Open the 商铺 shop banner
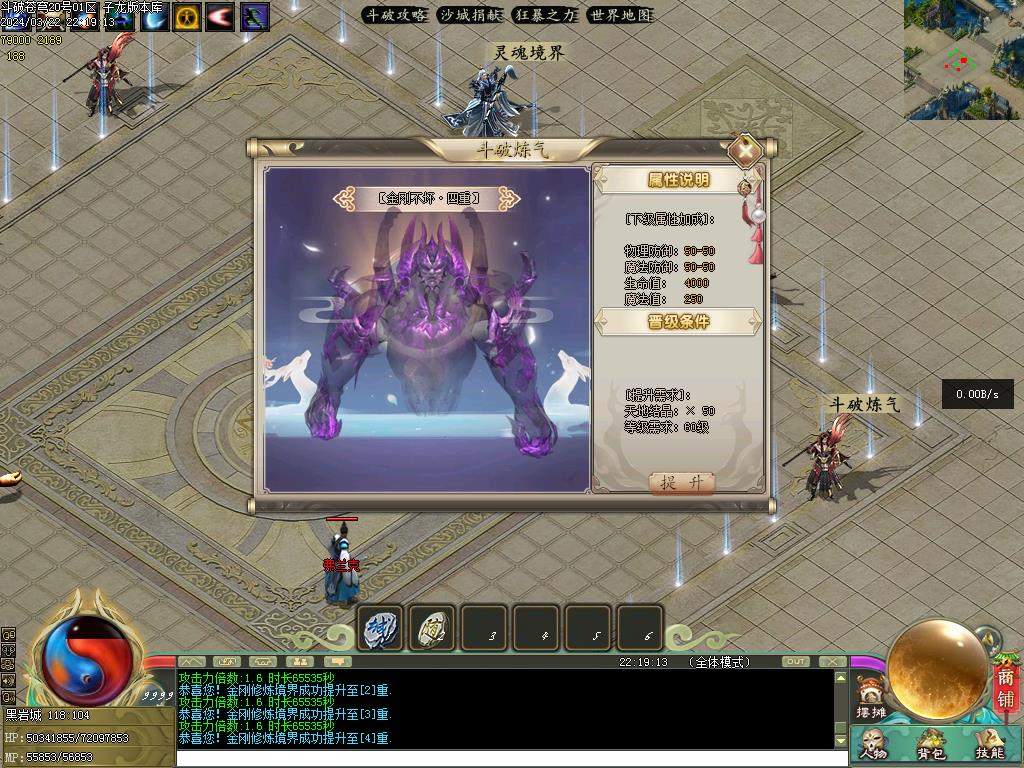The width and height of the screenshot is (1024, 768). (1006, 688)
